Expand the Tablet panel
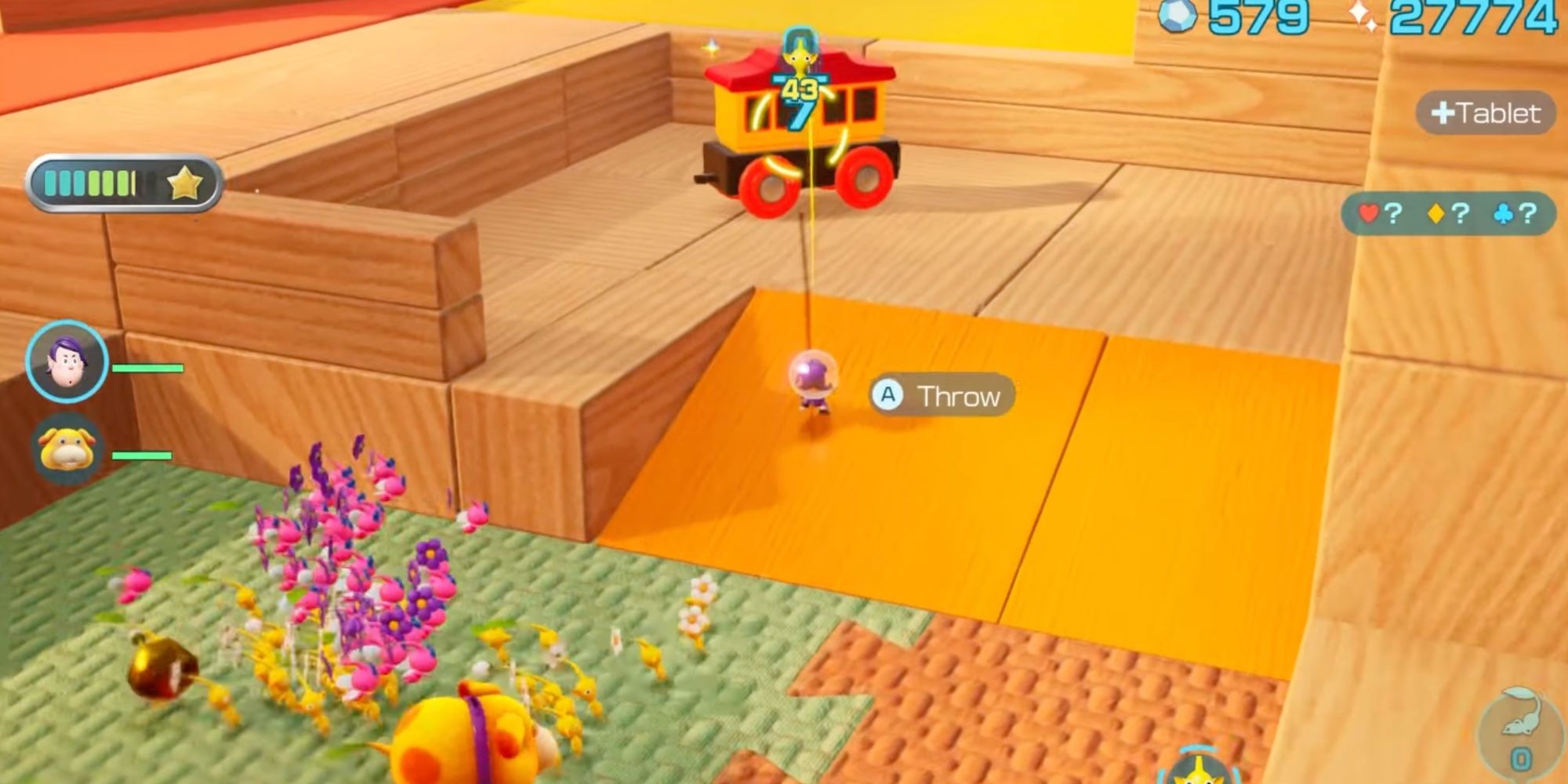The height and width of the screenshot is (784, 1568). tap(1487, 113)
